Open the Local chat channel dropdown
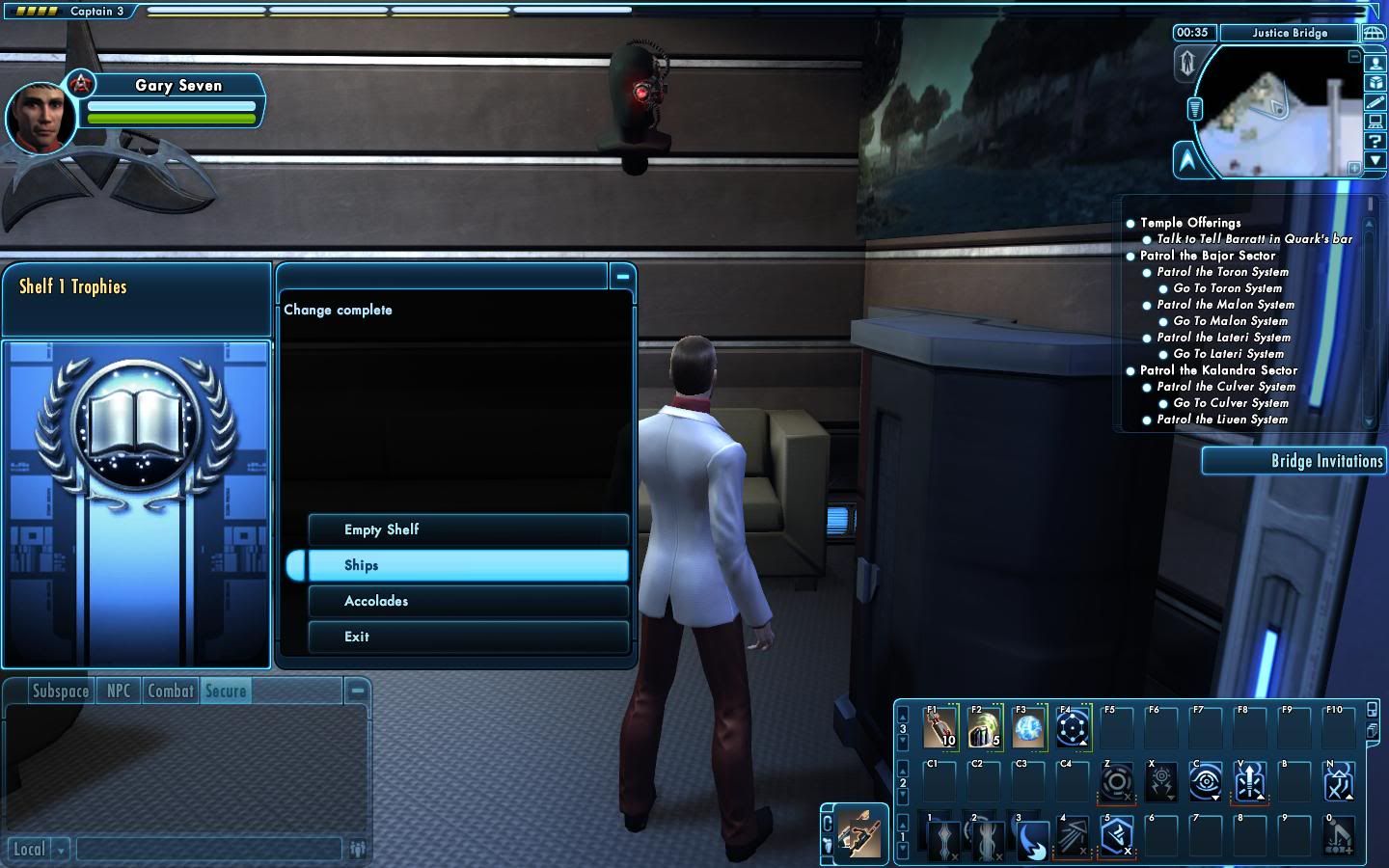Image resolution: width=1389 pixels, height=868 pixels. click(61, 850)
